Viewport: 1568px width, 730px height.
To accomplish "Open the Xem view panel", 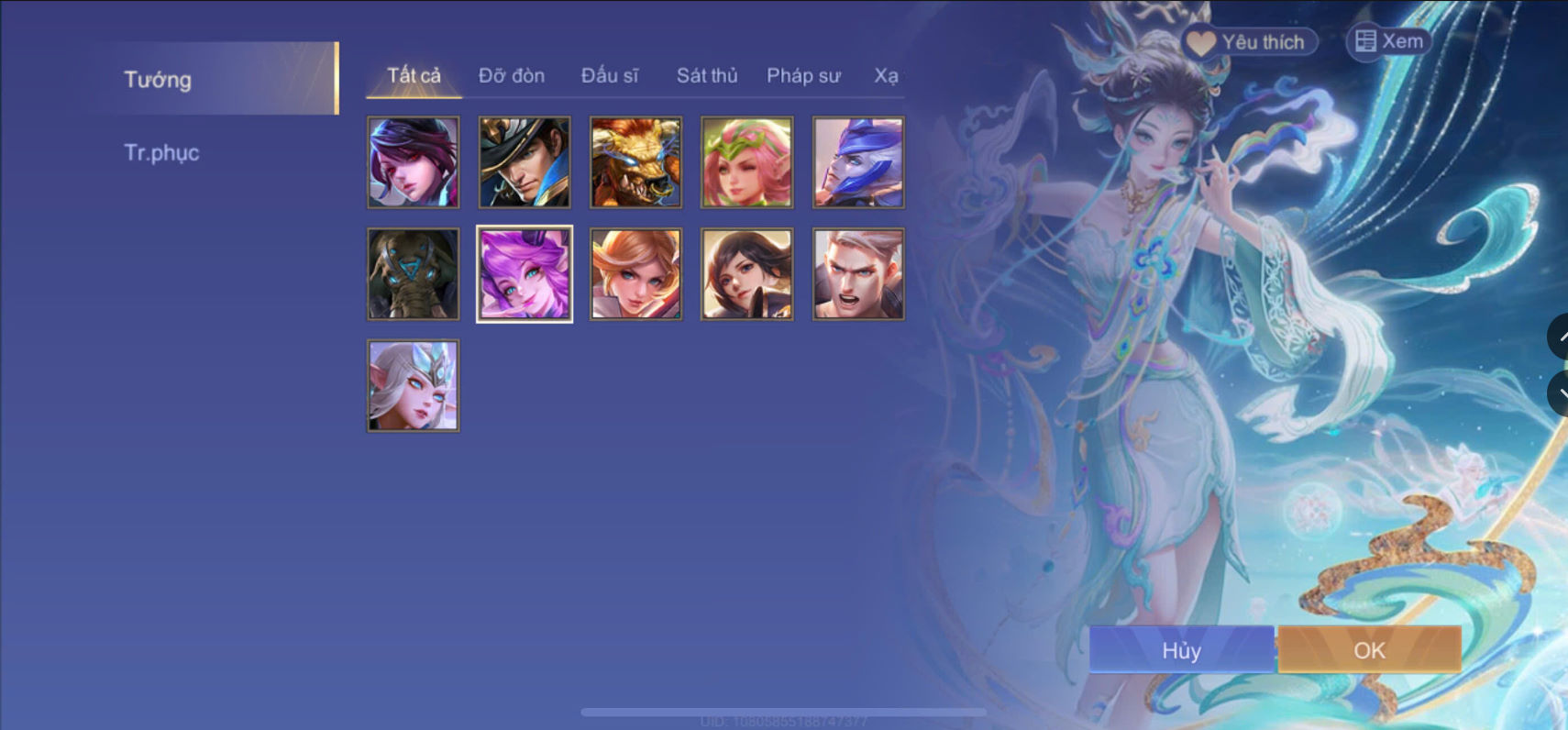I will pos(1387,40).
